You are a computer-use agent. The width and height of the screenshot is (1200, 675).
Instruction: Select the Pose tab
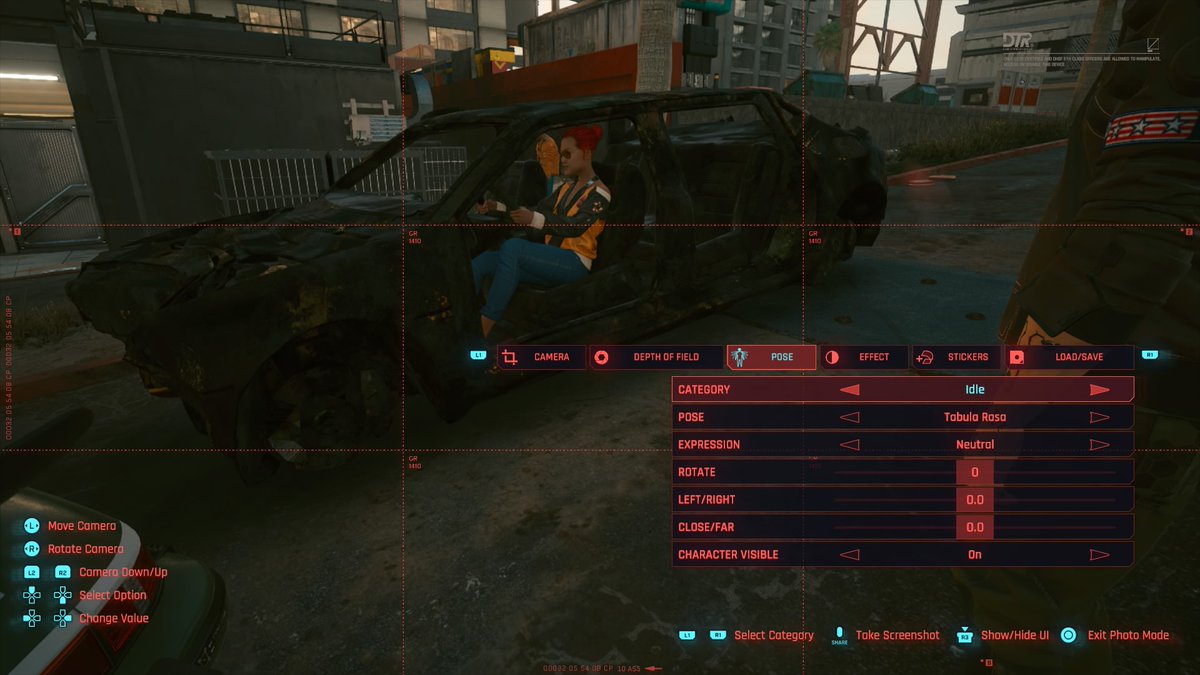[771, 357]
